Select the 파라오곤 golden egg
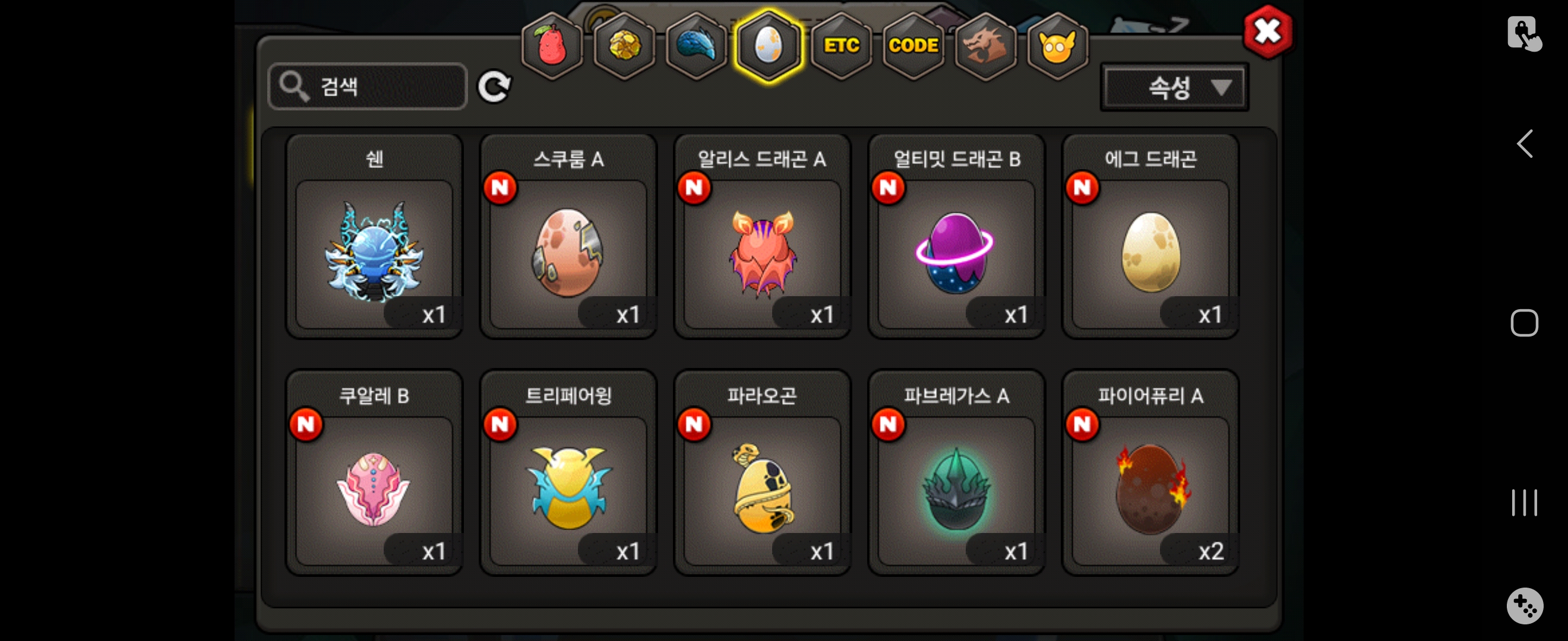 point(762,488)
